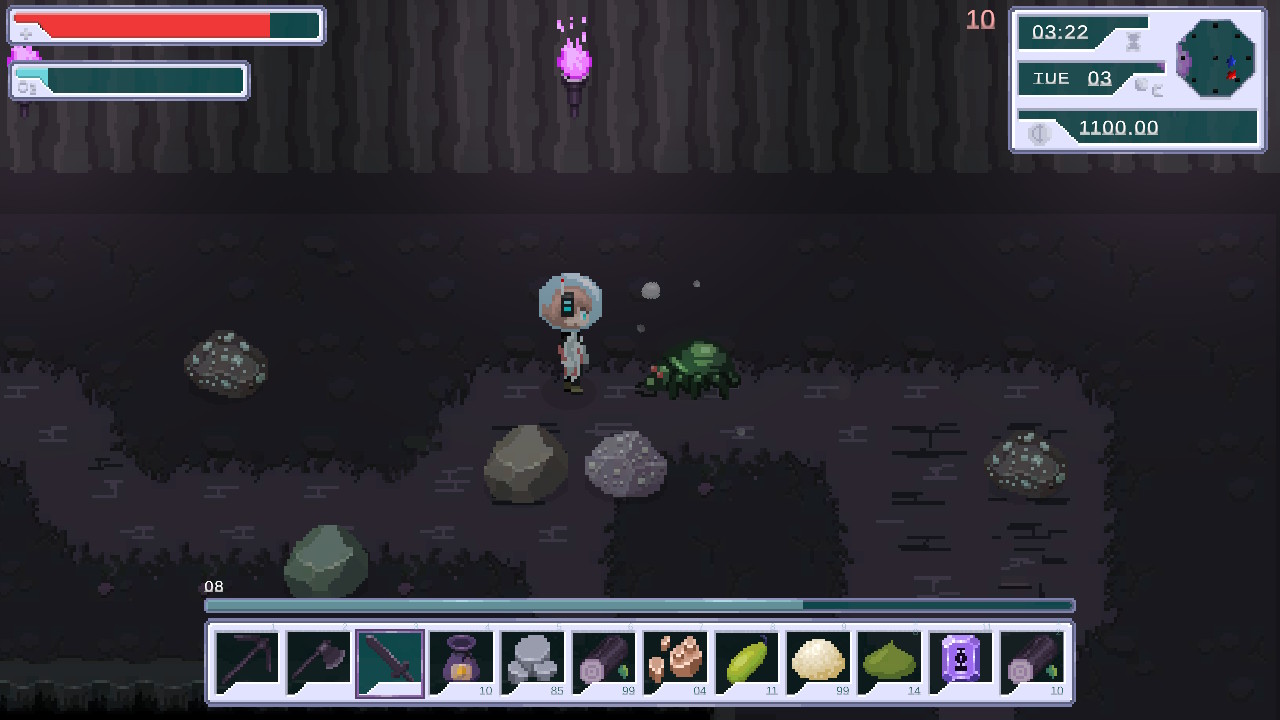Select the green slime stack of 14
The image size is (1280, 720).
890,660
